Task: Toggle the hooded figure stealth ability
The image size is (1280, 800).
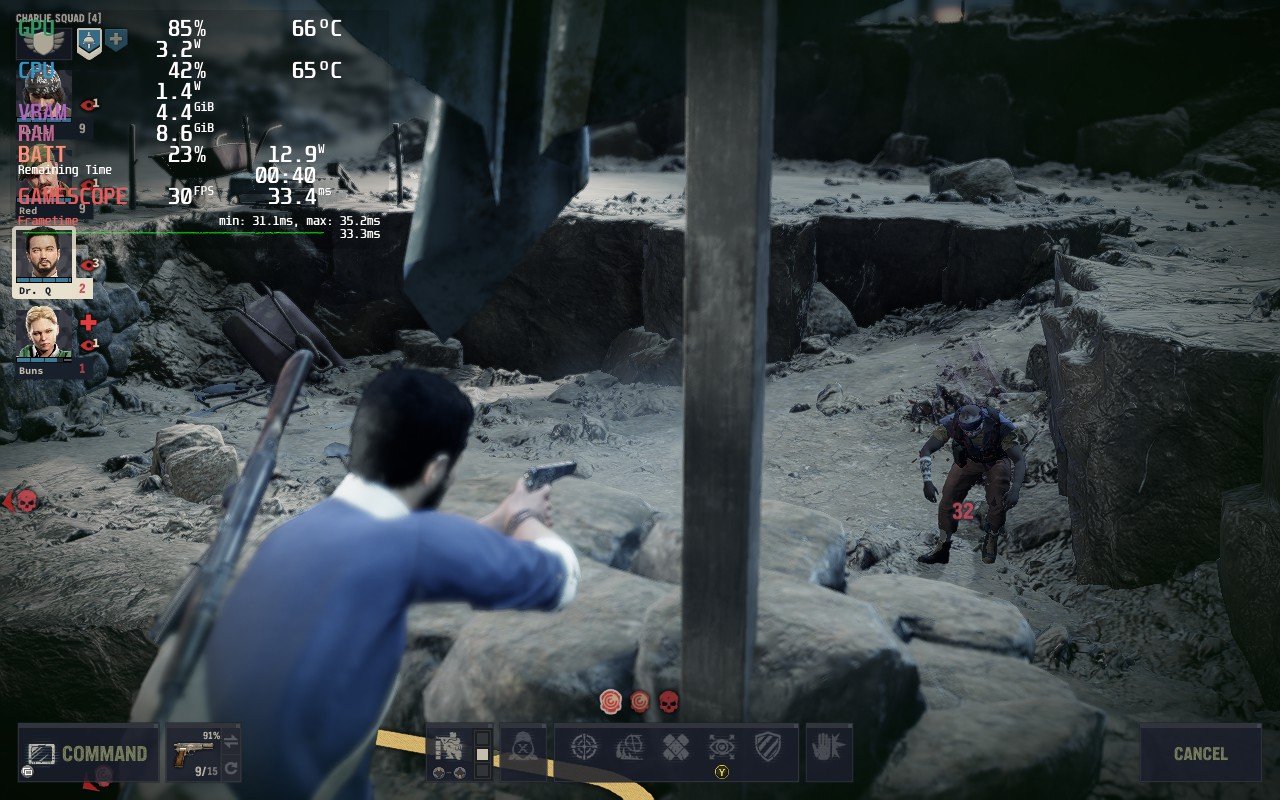Action: [523, 747]
